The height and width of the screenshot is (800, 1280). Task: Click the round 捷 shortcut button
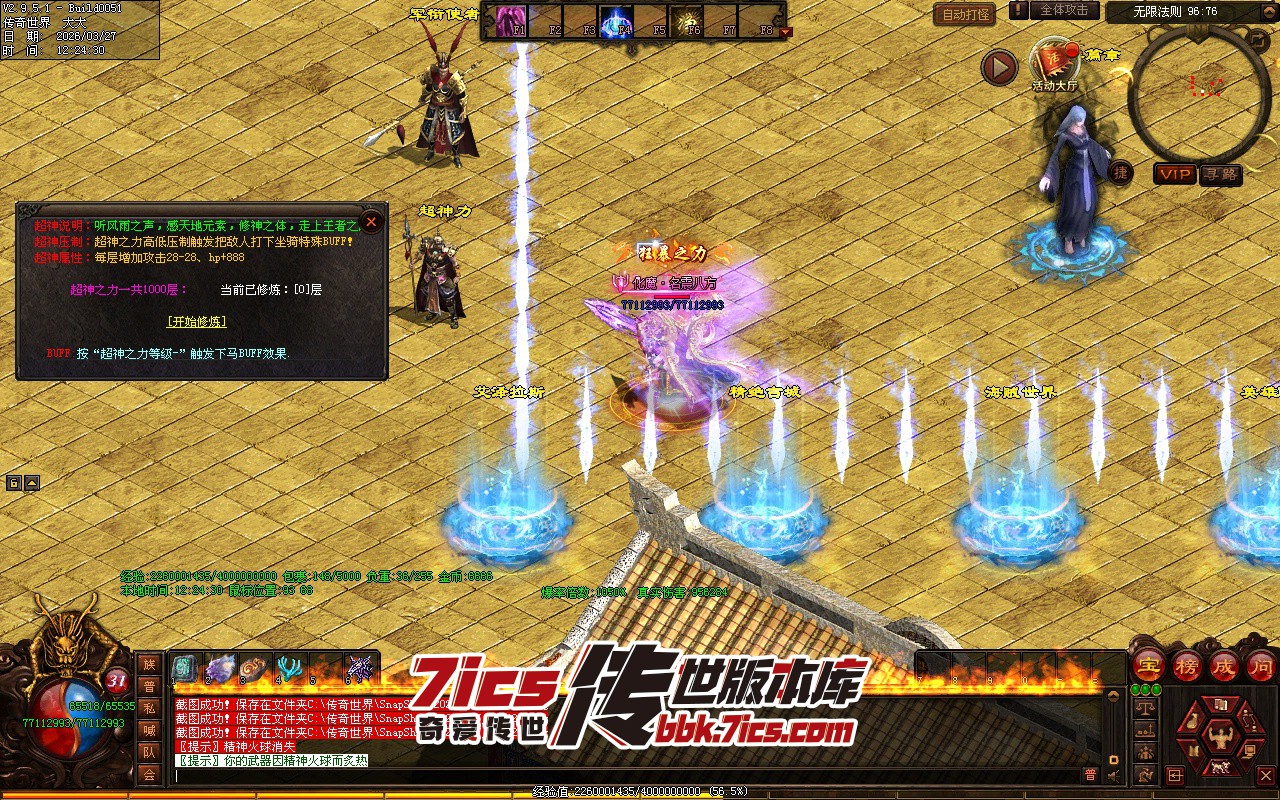click(1121, 172)
